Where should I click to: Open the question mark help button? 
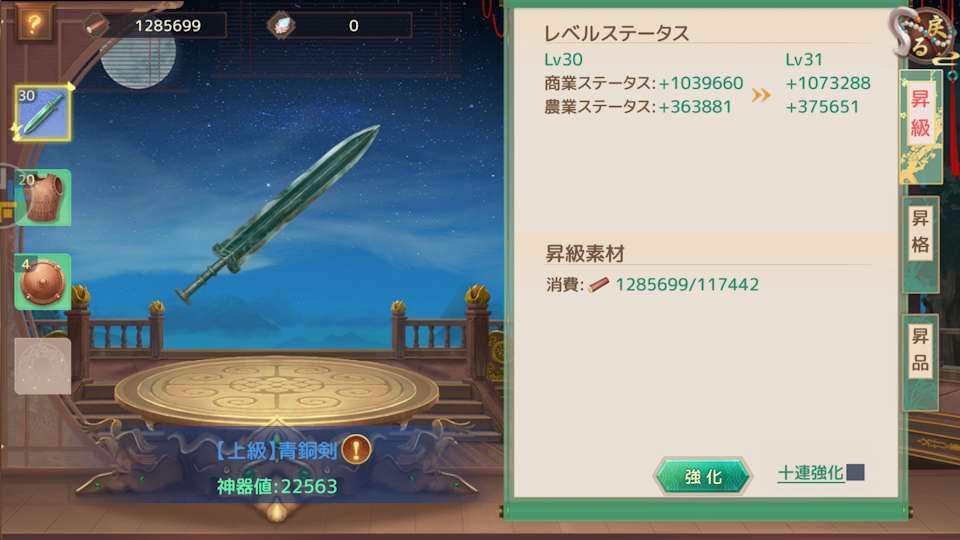[33, 24]
